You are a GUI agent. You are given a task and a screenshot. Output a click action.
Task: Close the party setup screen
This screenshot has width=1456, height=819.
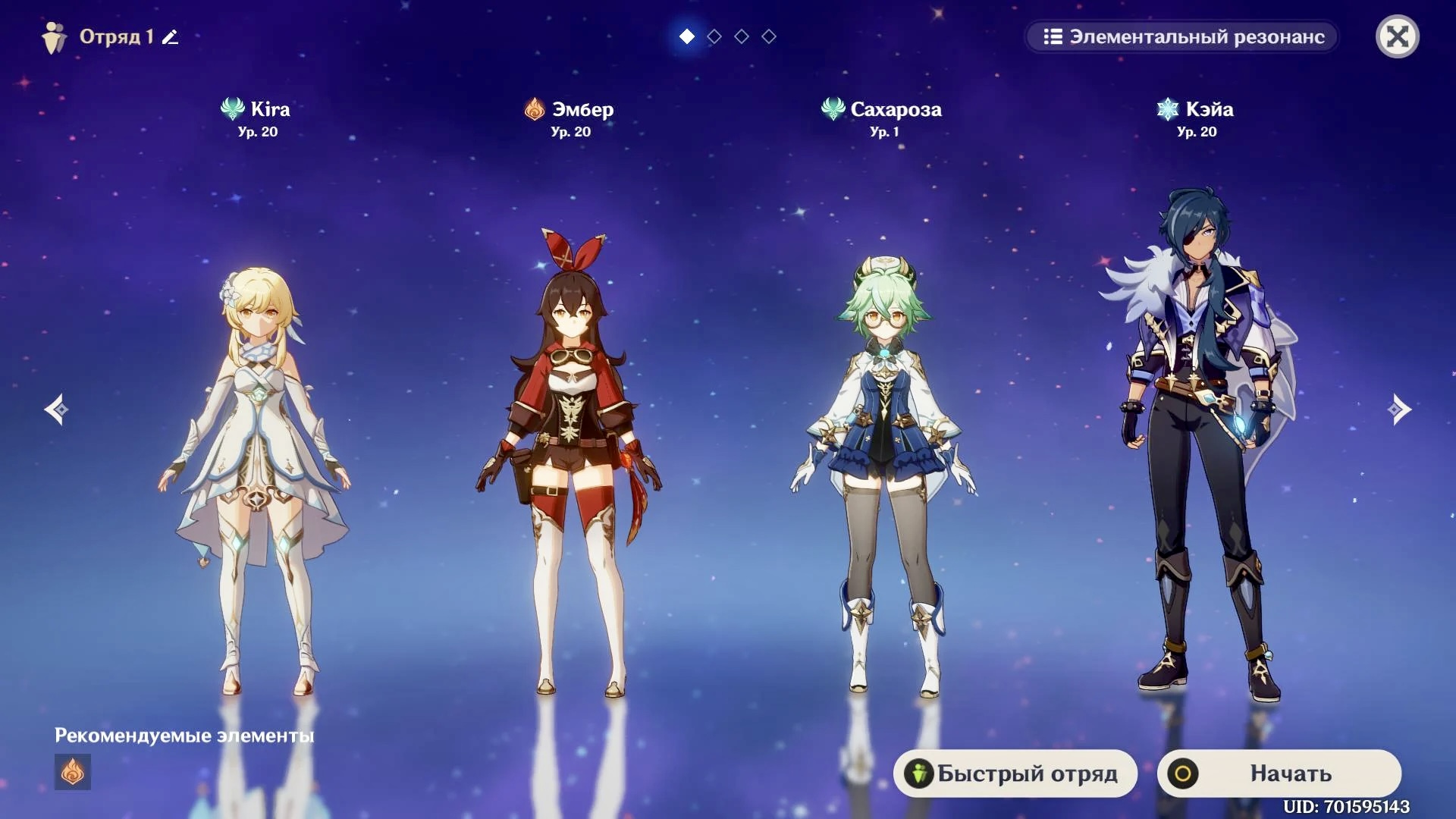click(x=1397, y=36)
